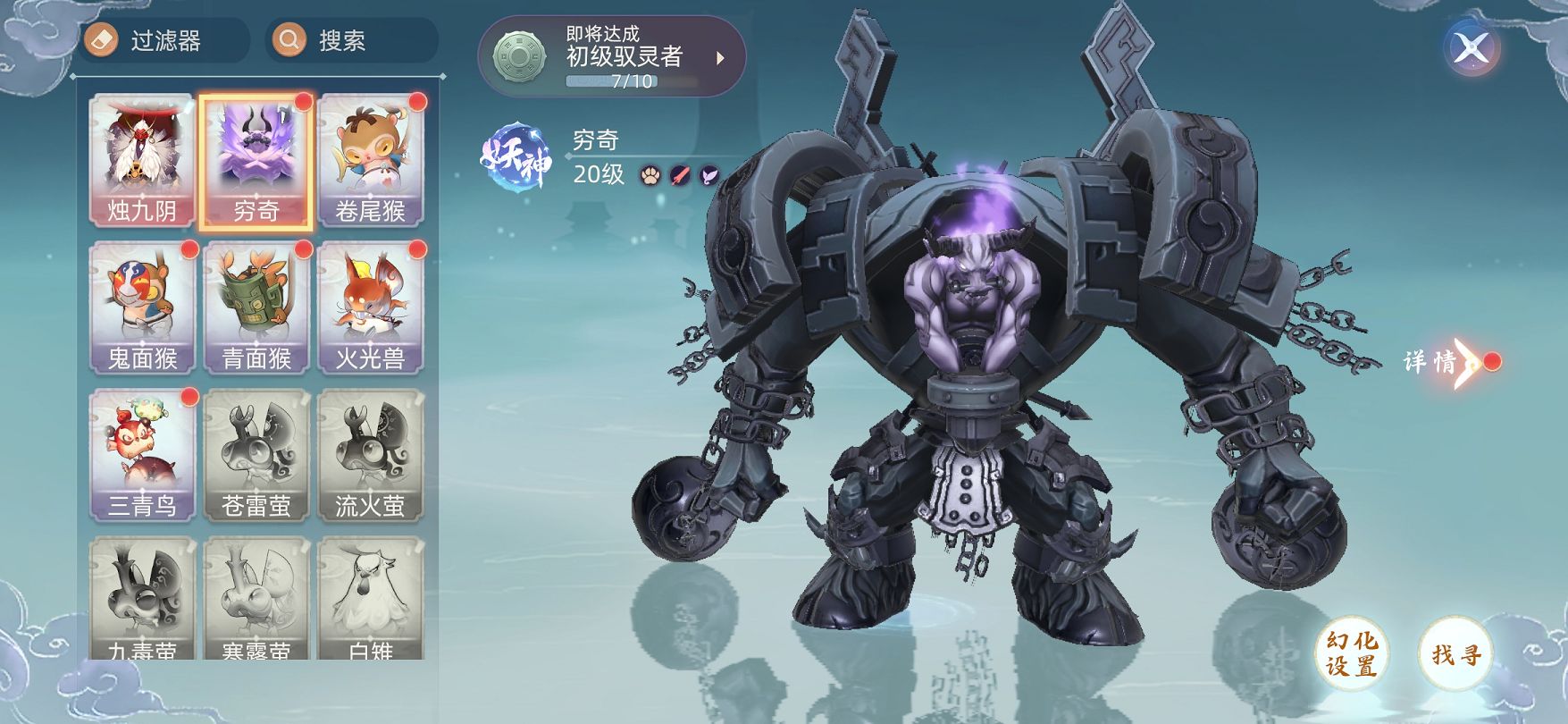Close the pet collection screen

pyautogui.click(x=1471, y=48)
